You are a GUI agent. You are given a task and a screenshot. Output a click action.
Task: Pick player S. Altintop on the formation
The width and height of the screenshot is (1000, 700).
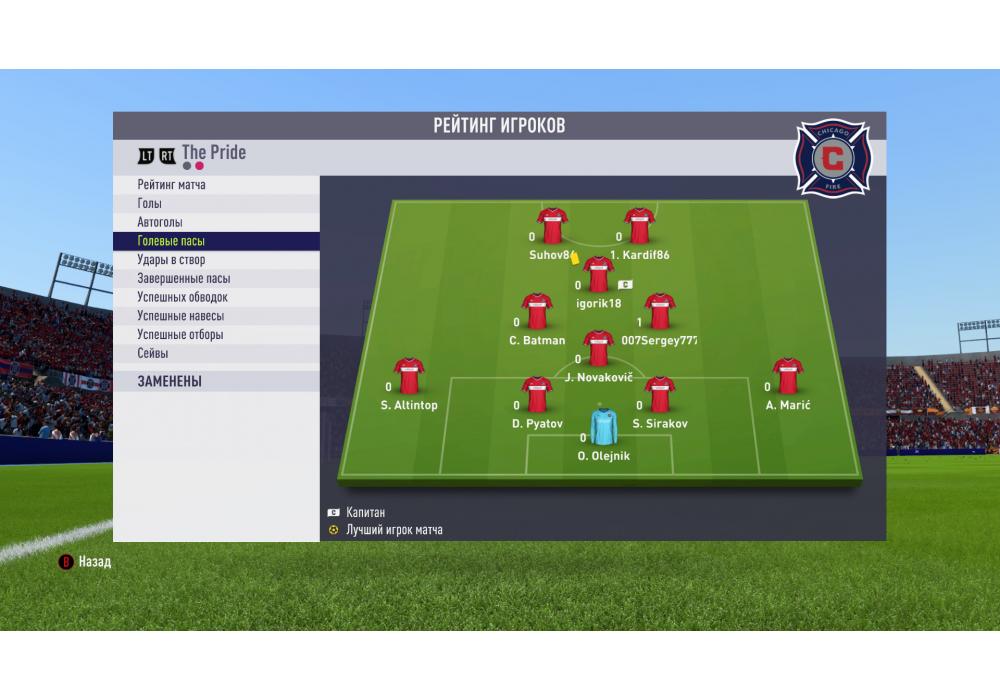pyautogui.click(x=409, y=377)
